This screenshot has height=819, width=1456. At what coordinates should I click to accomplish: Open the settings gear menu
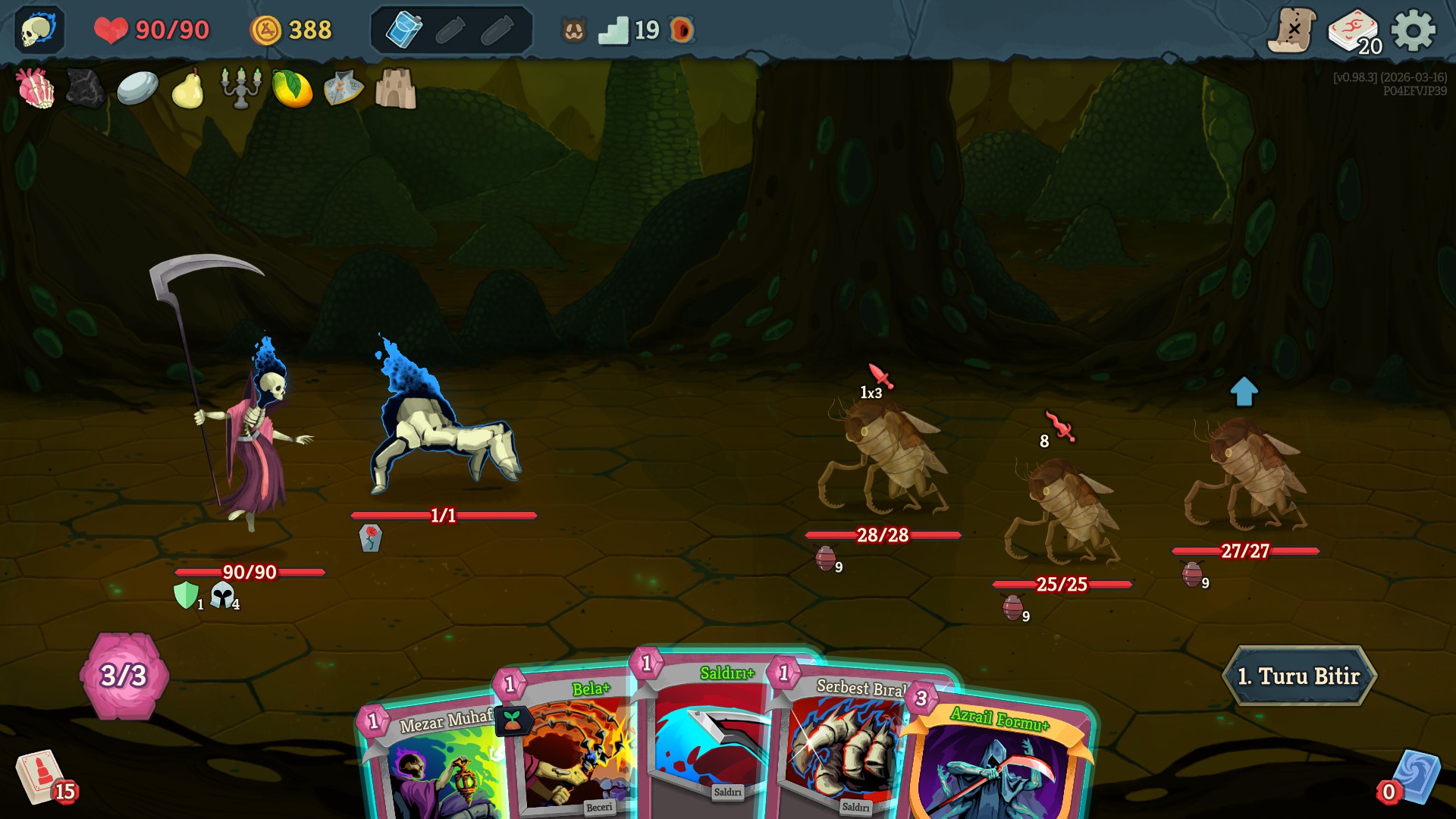1413,30
